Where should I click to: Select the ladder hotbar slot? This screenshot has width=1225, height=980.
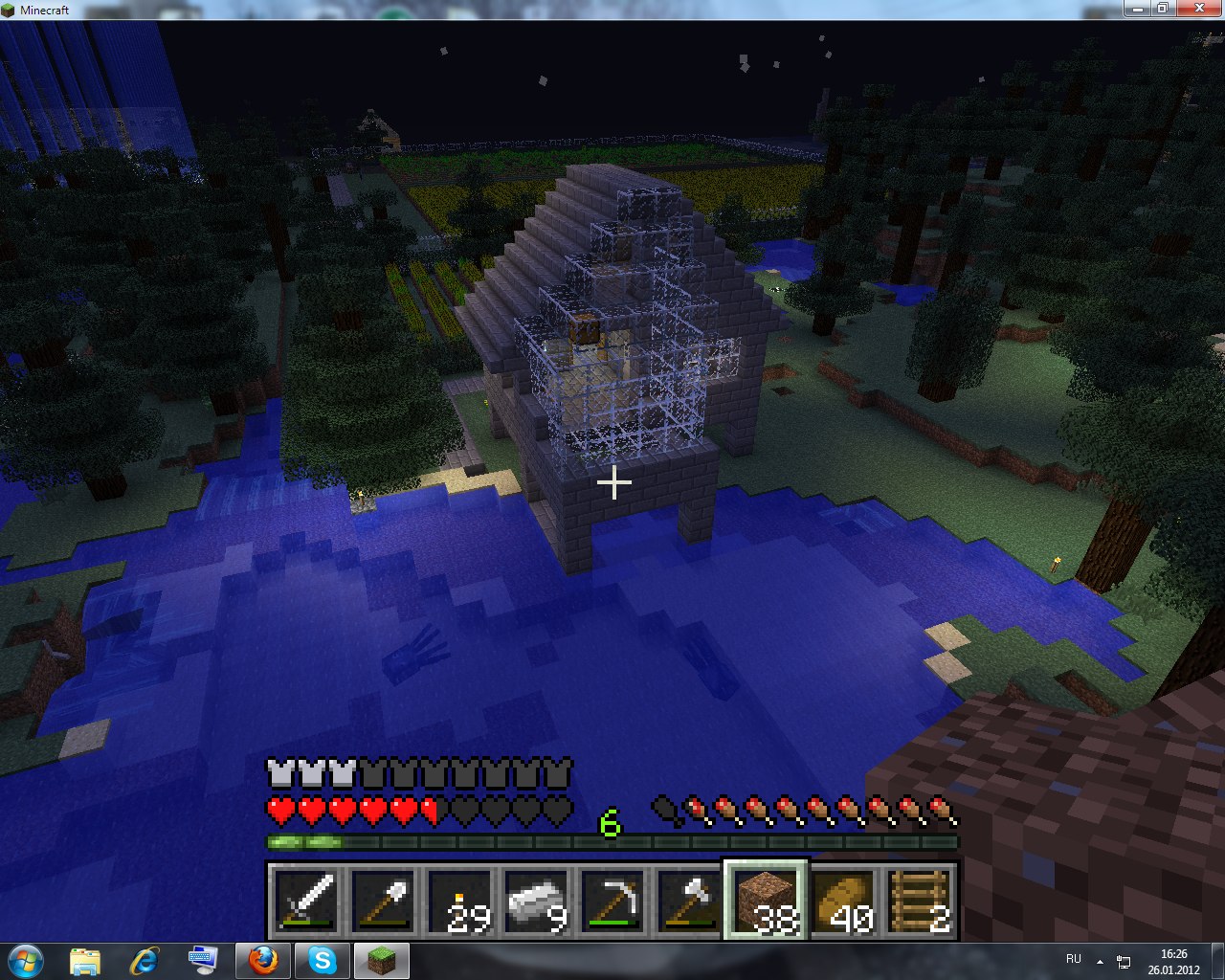click(x=919, y=902)
